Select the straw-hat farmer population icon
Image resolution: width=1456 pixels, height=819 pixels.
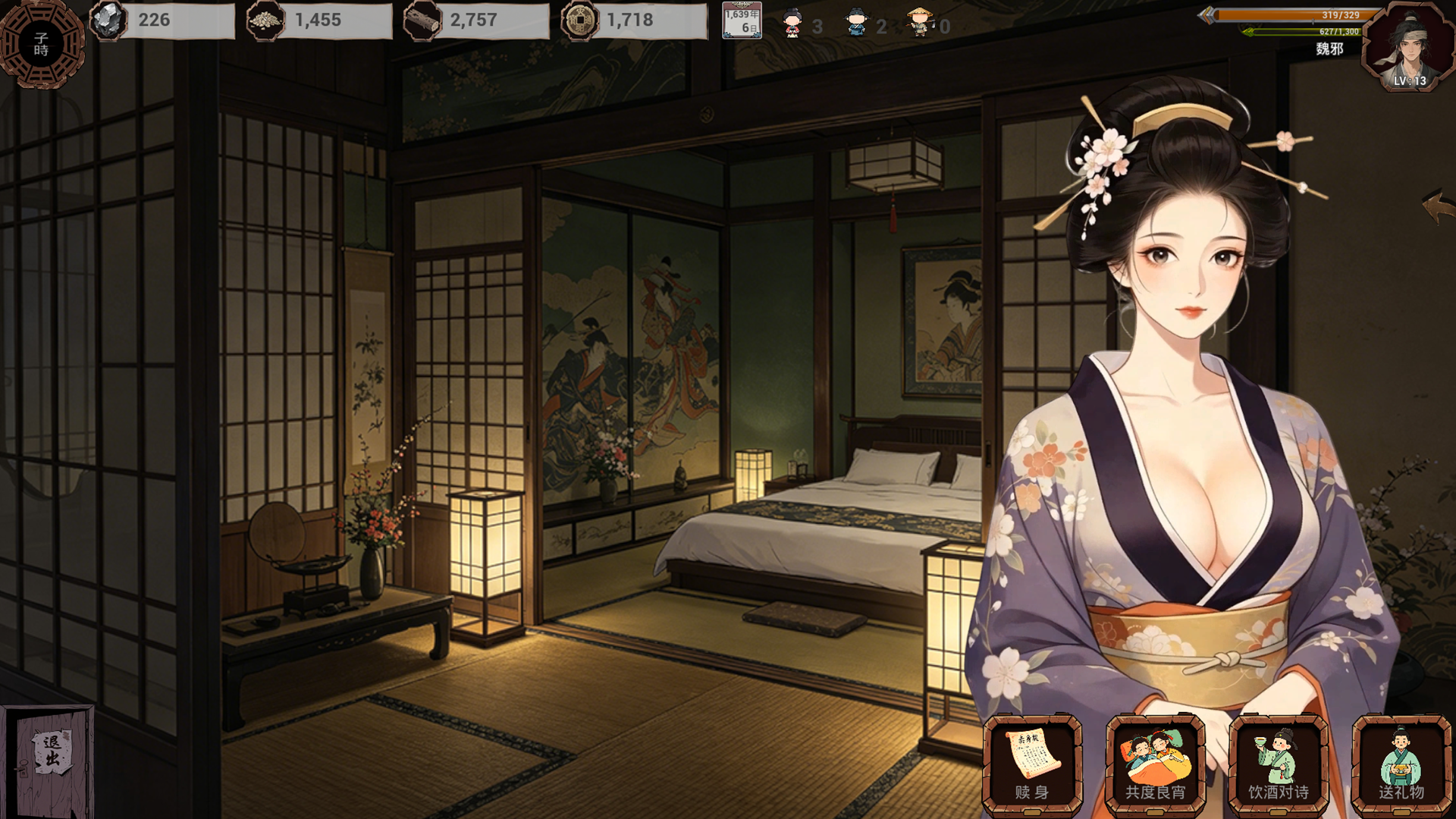(x=920, y=23)
